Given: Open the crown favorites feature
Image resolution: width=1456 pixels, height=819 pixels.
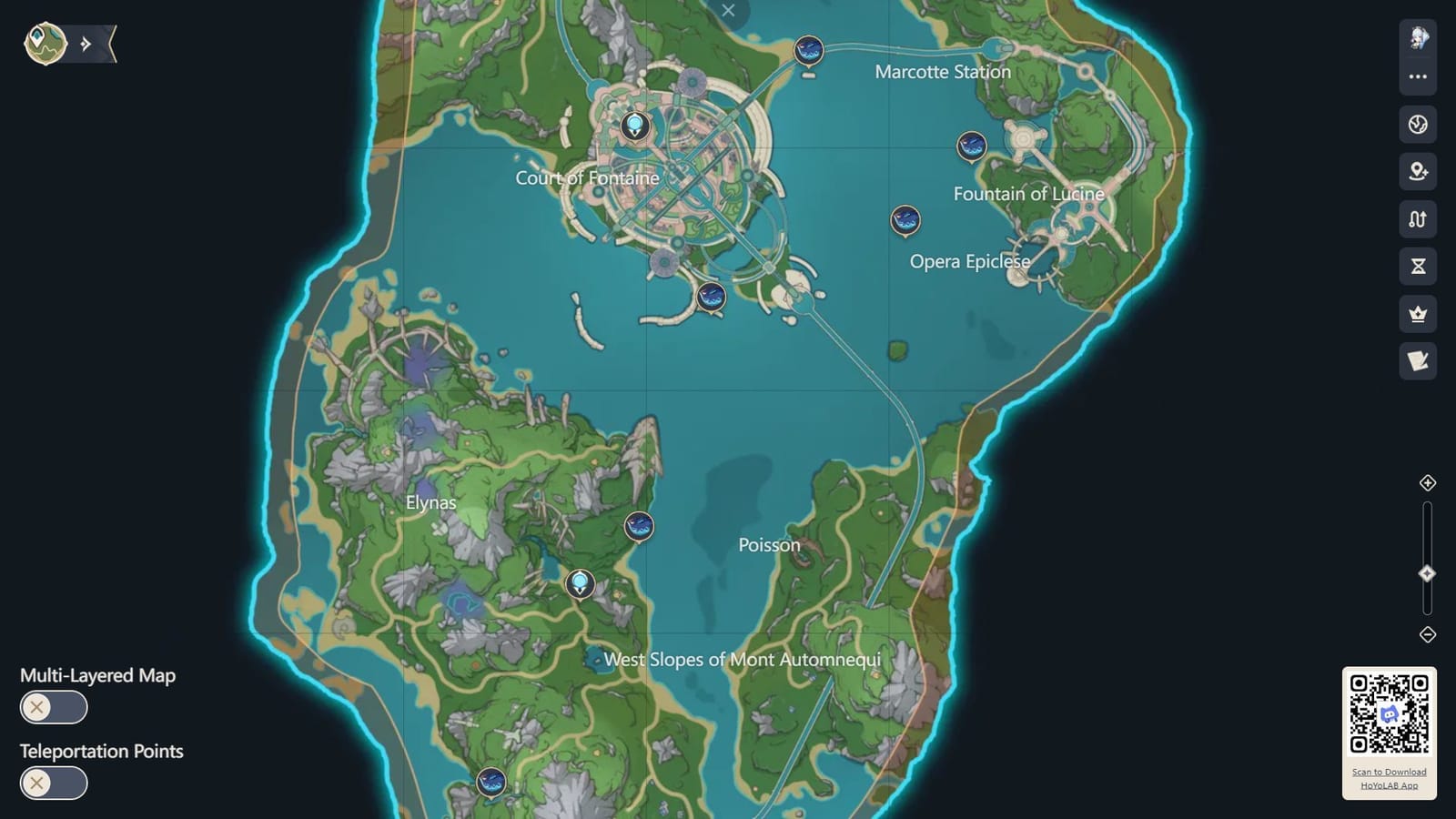Looking at the screenshot, I should pyautogui.click(x=1417, y=314).
